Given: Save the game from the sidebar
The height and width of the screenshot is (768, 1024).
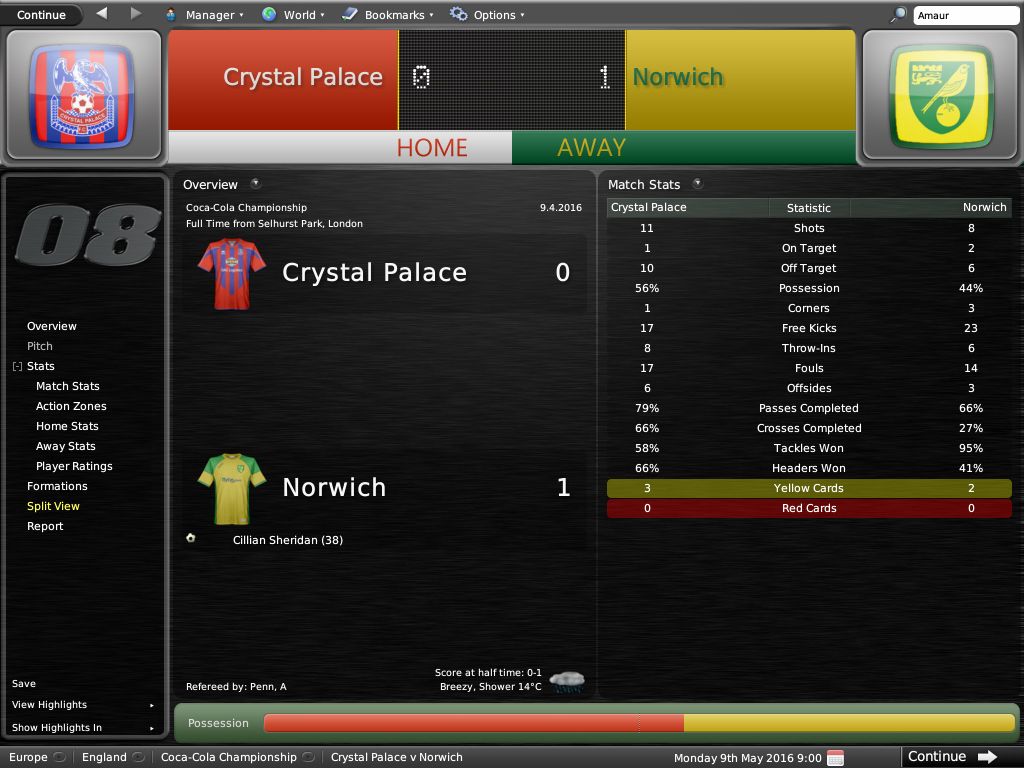Looking at the screenshot, I should click(x=24, y=684).
